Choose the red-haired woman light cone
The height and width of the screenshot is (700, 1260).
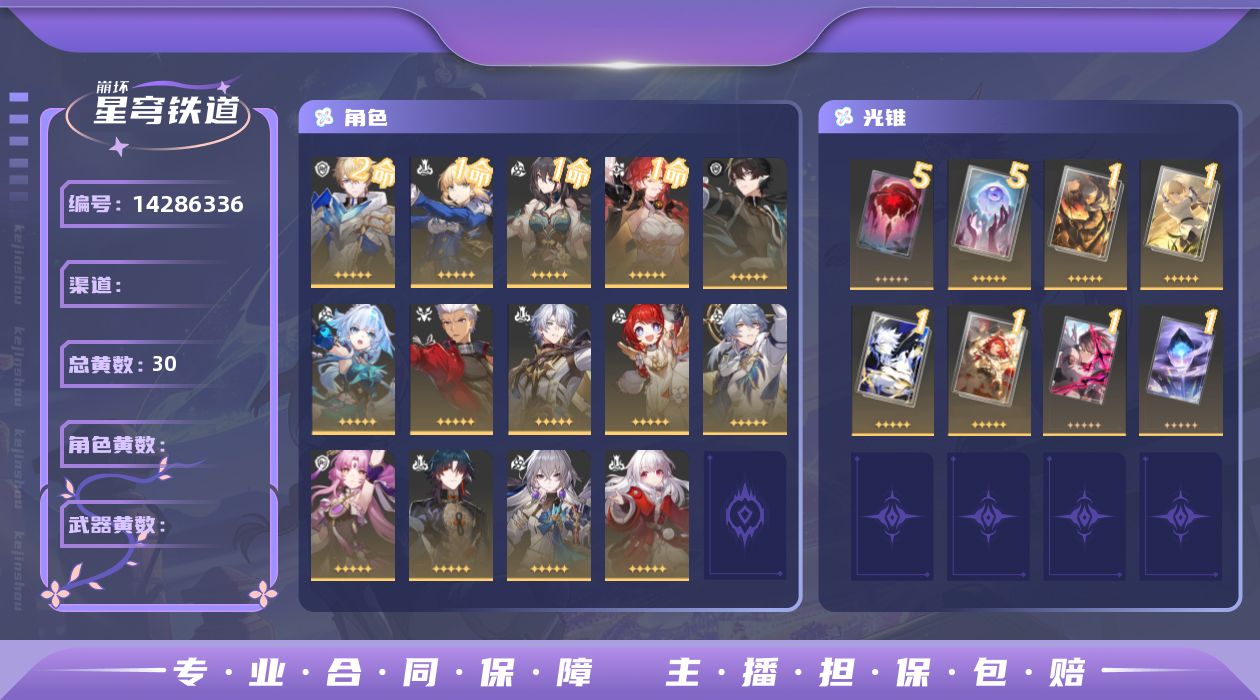pos(988,369)
